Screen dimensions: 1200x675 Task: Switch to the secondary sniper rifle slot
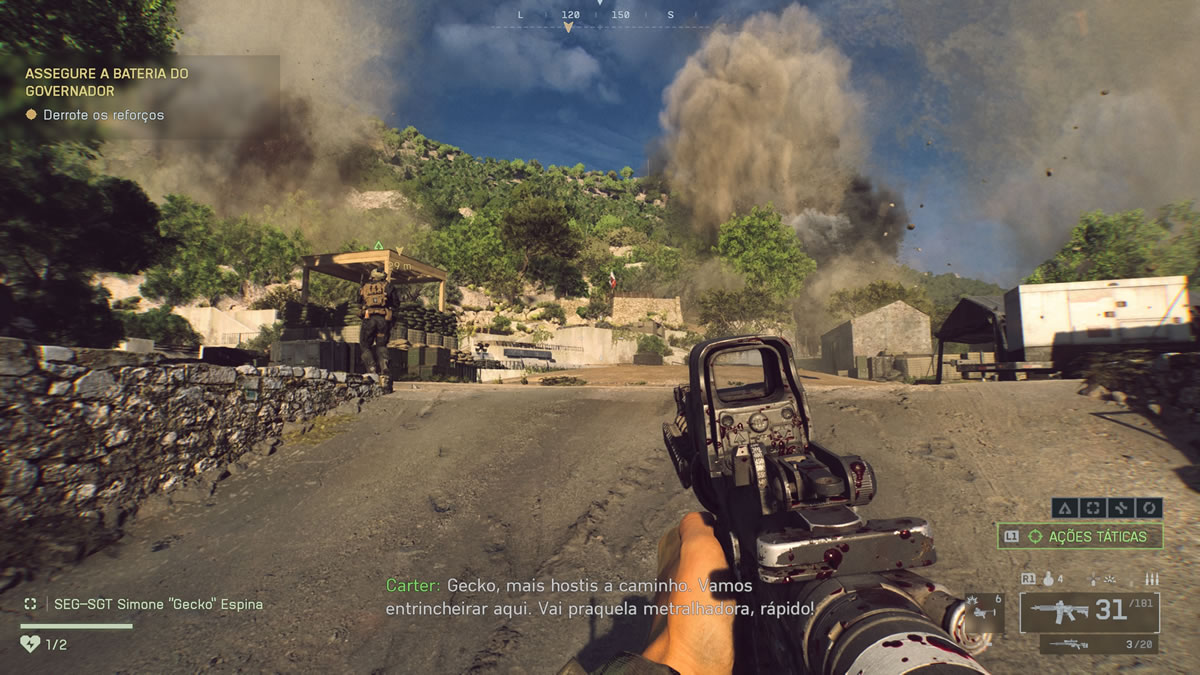1099,645
